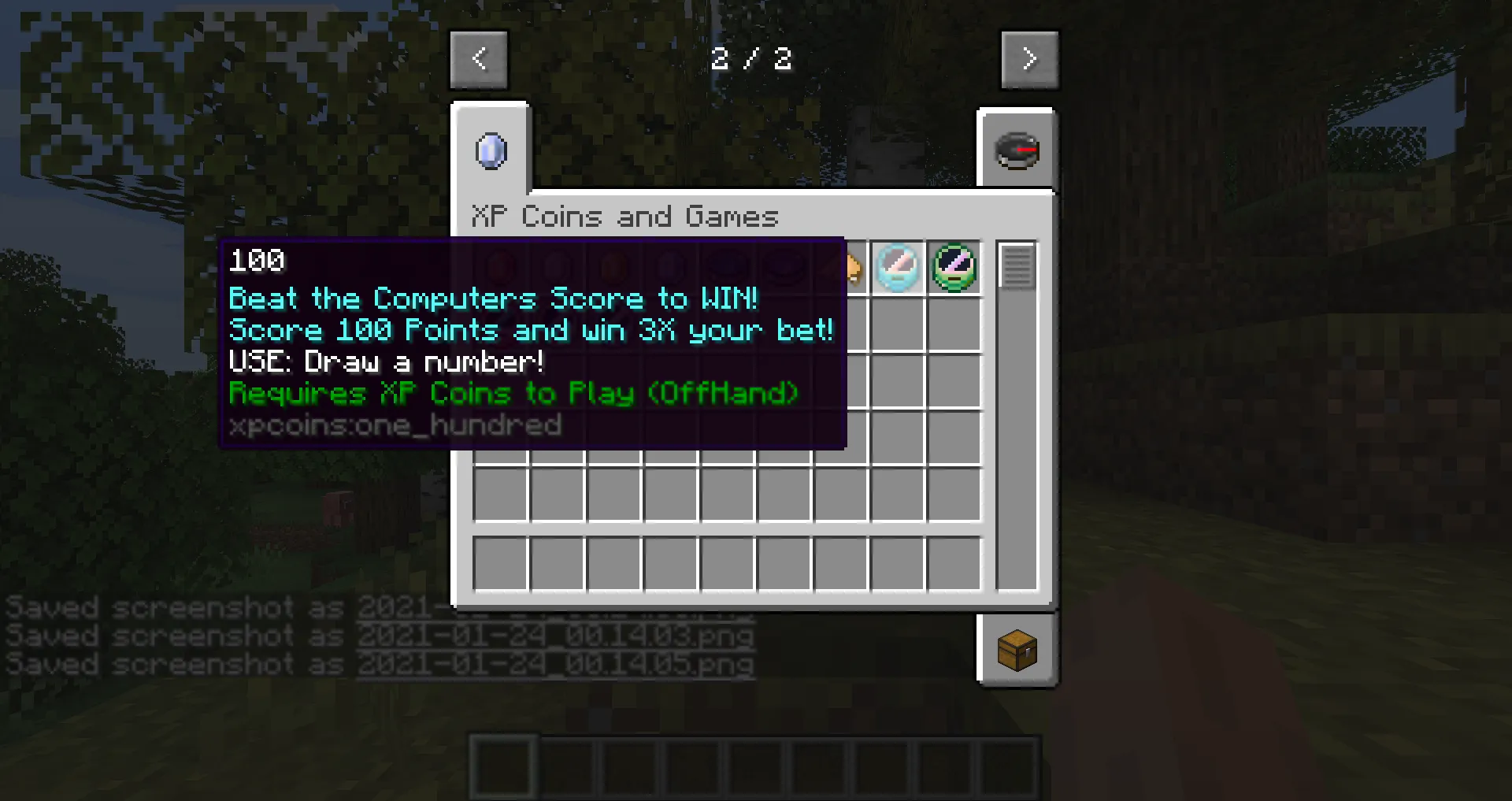
Task: Click the right arrow next page button
Action: click(x=1030, y=58)
